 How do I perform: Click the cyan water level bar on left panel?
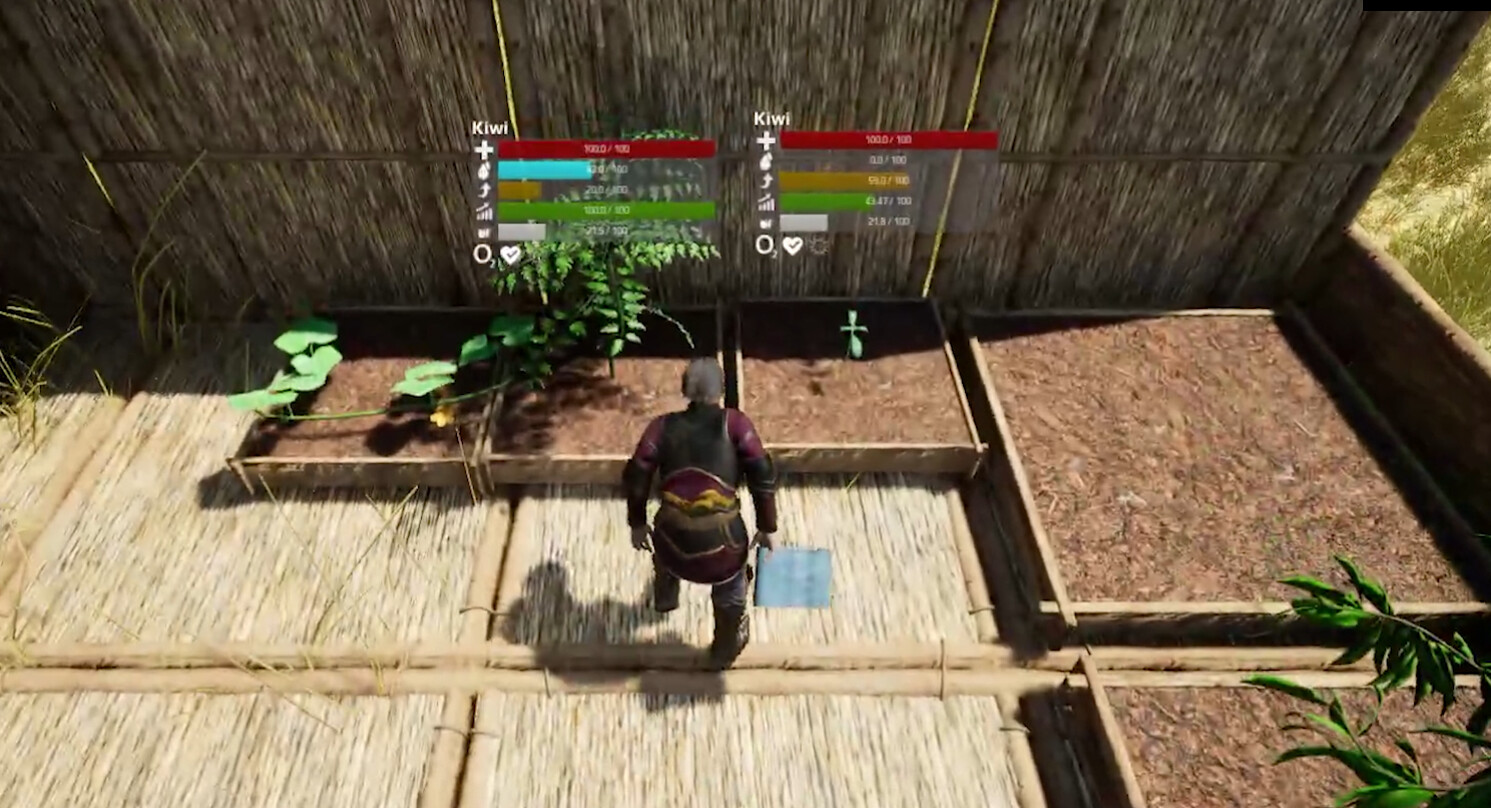pyautogui.click(x=543, y=170)
